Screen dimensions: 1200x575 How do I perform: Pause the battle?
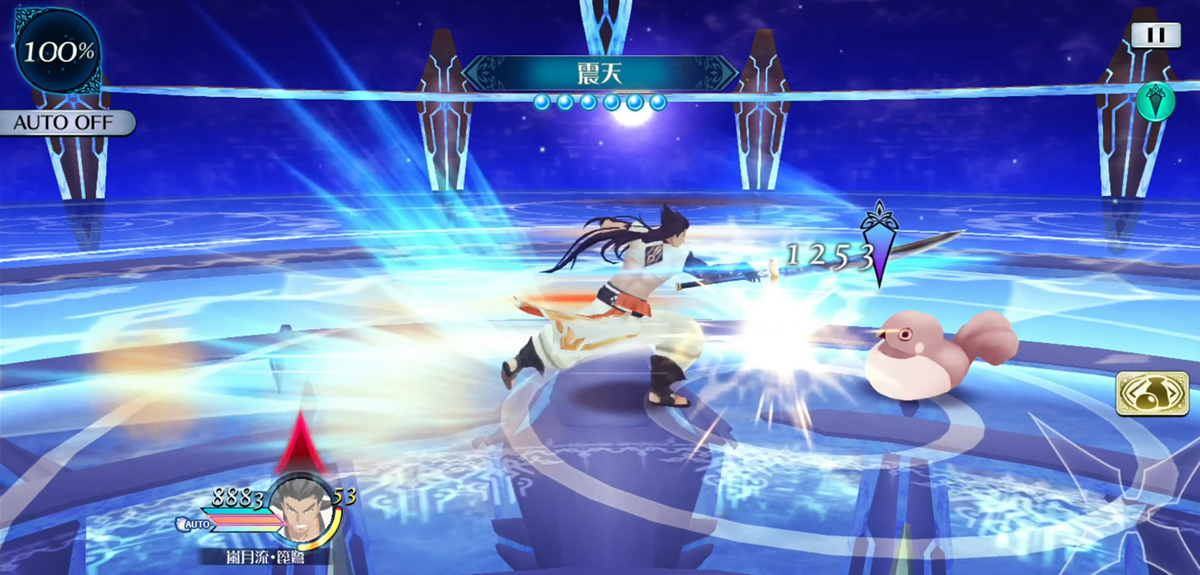coord(1156,35)
